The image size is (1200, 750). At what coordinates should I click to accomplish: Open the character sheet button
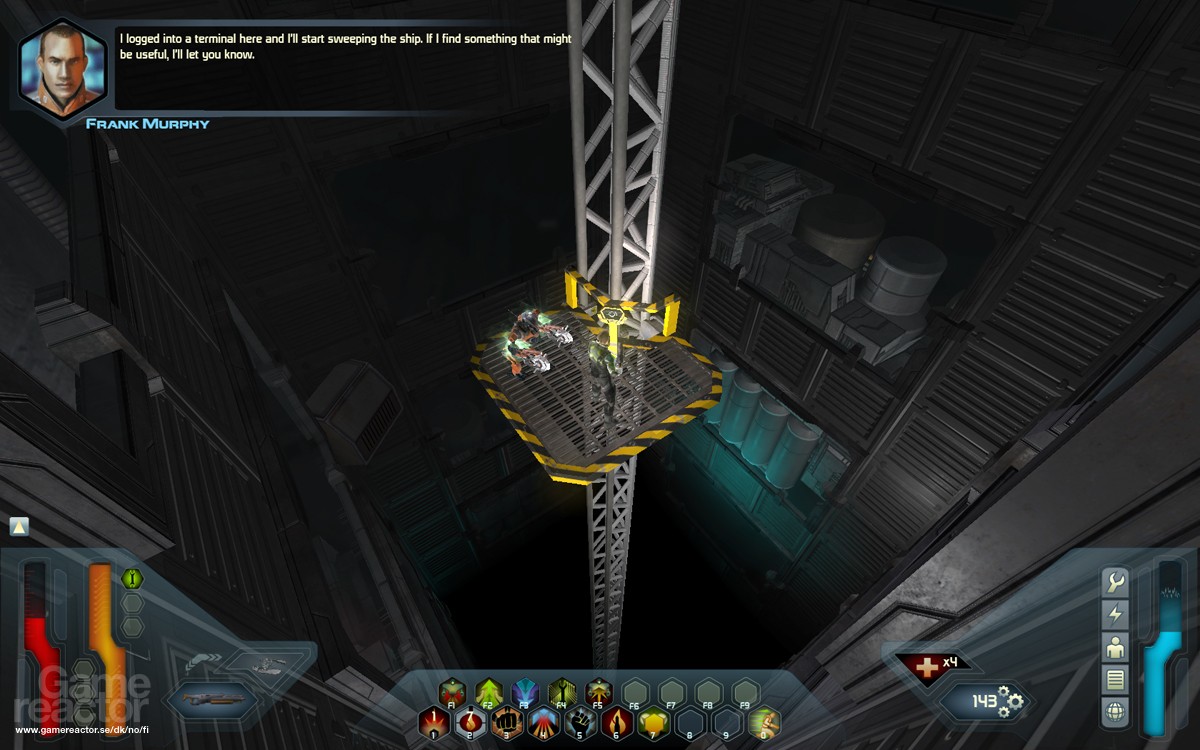tap(1115, 647)
